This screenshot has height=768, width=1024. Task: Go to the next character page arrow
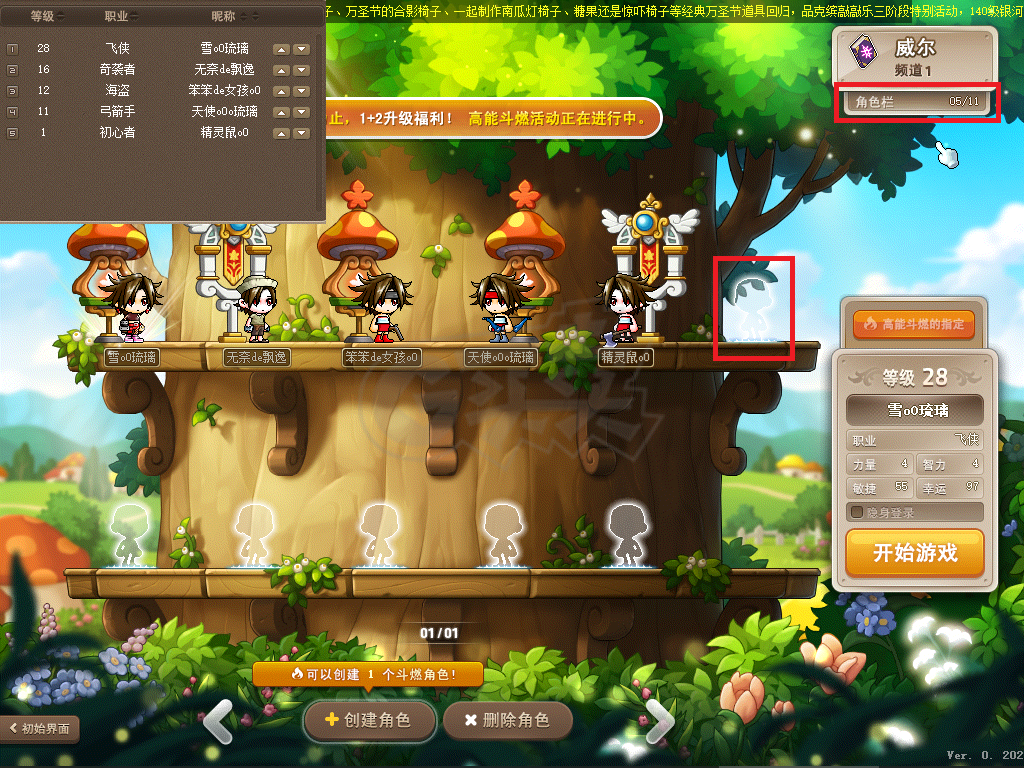pyautogui.click(x=659, y=718)
